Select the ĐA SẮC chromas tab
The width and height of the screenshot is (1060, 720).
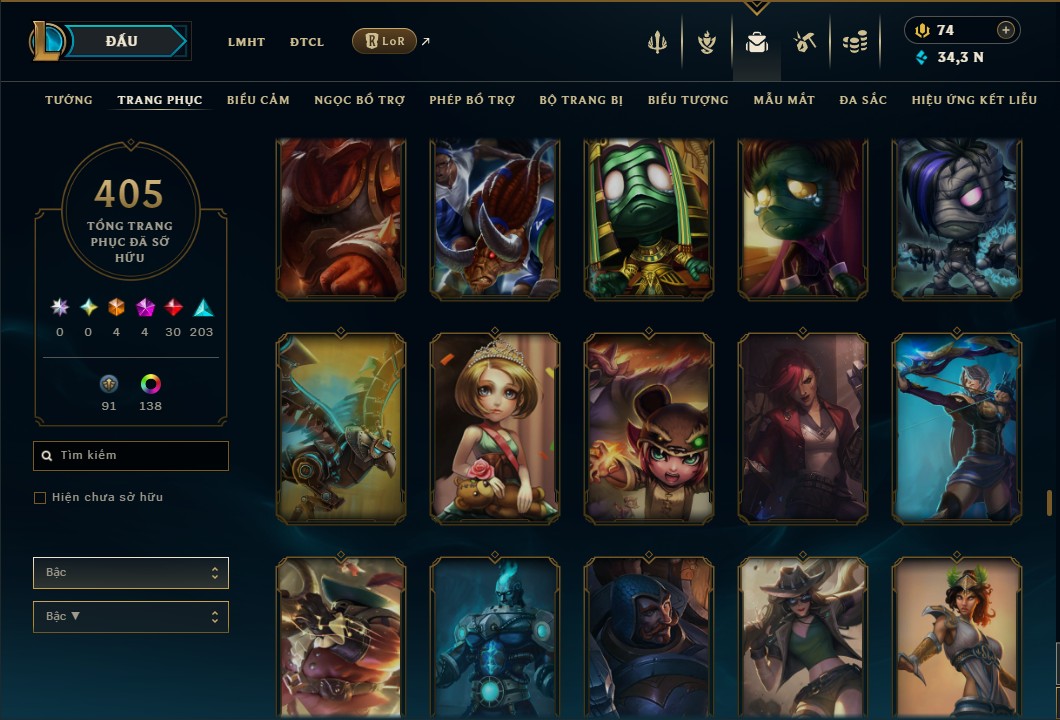863,100
